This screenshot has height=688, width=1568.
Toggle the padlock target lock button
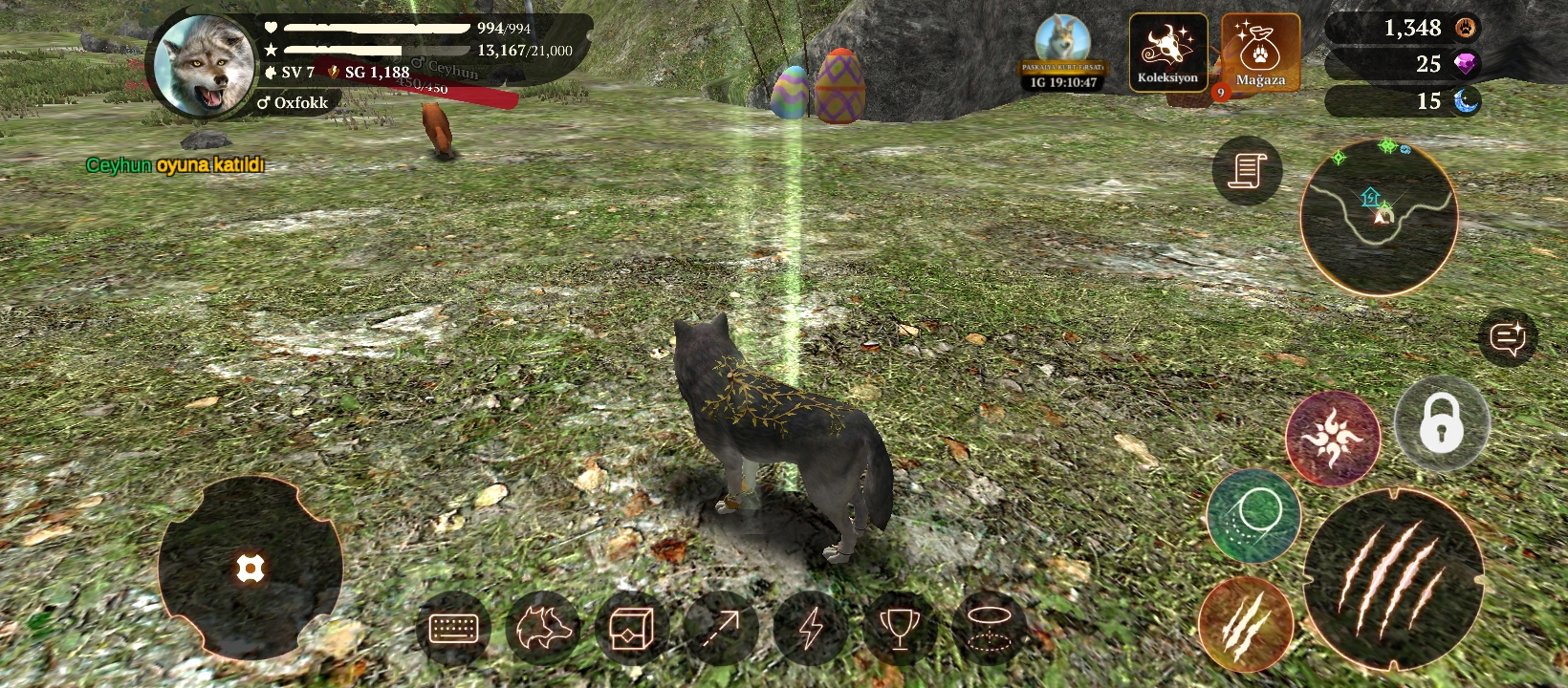[1441, 423]
